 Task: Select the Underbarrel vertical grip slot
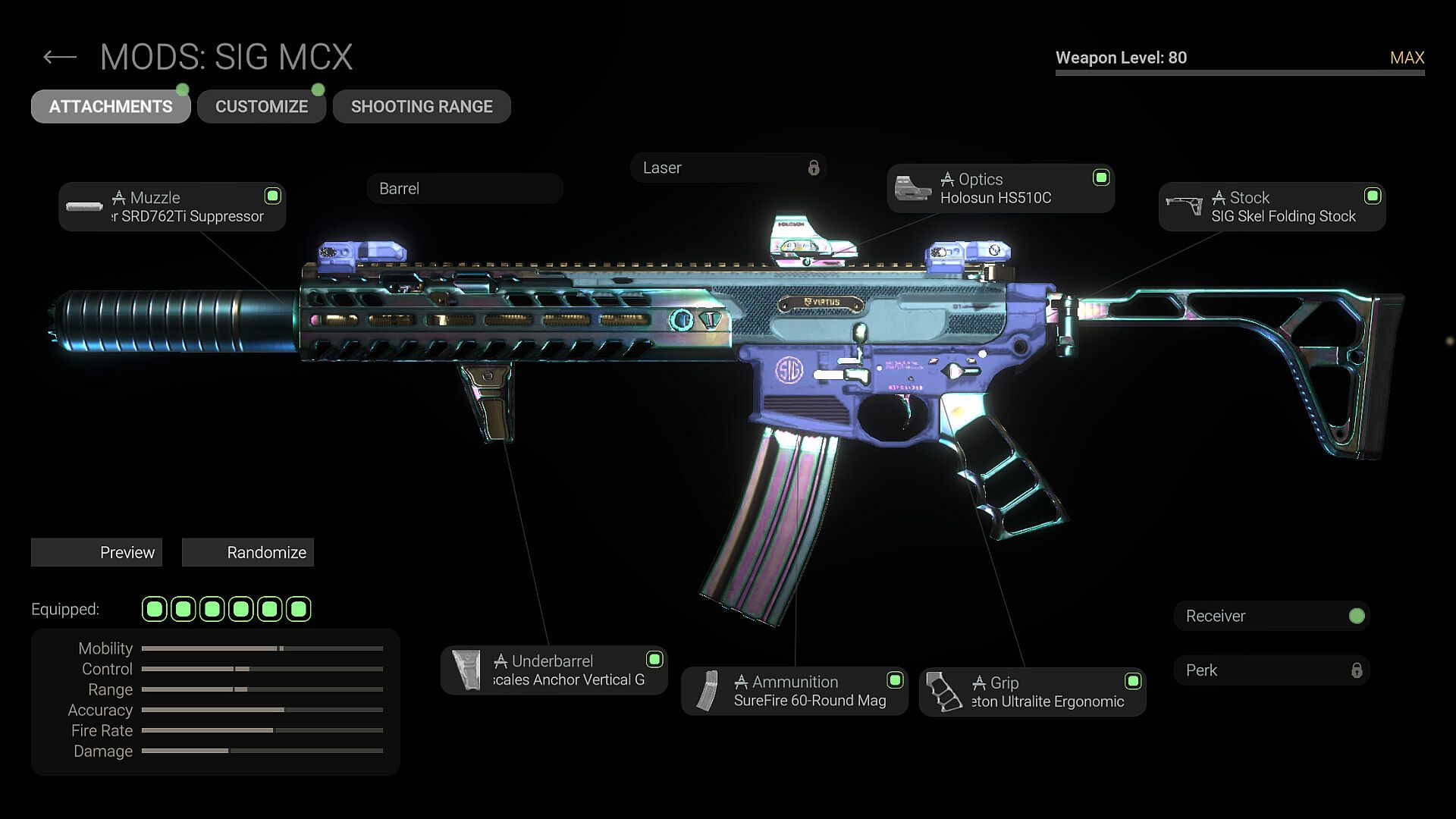(554, 670)
